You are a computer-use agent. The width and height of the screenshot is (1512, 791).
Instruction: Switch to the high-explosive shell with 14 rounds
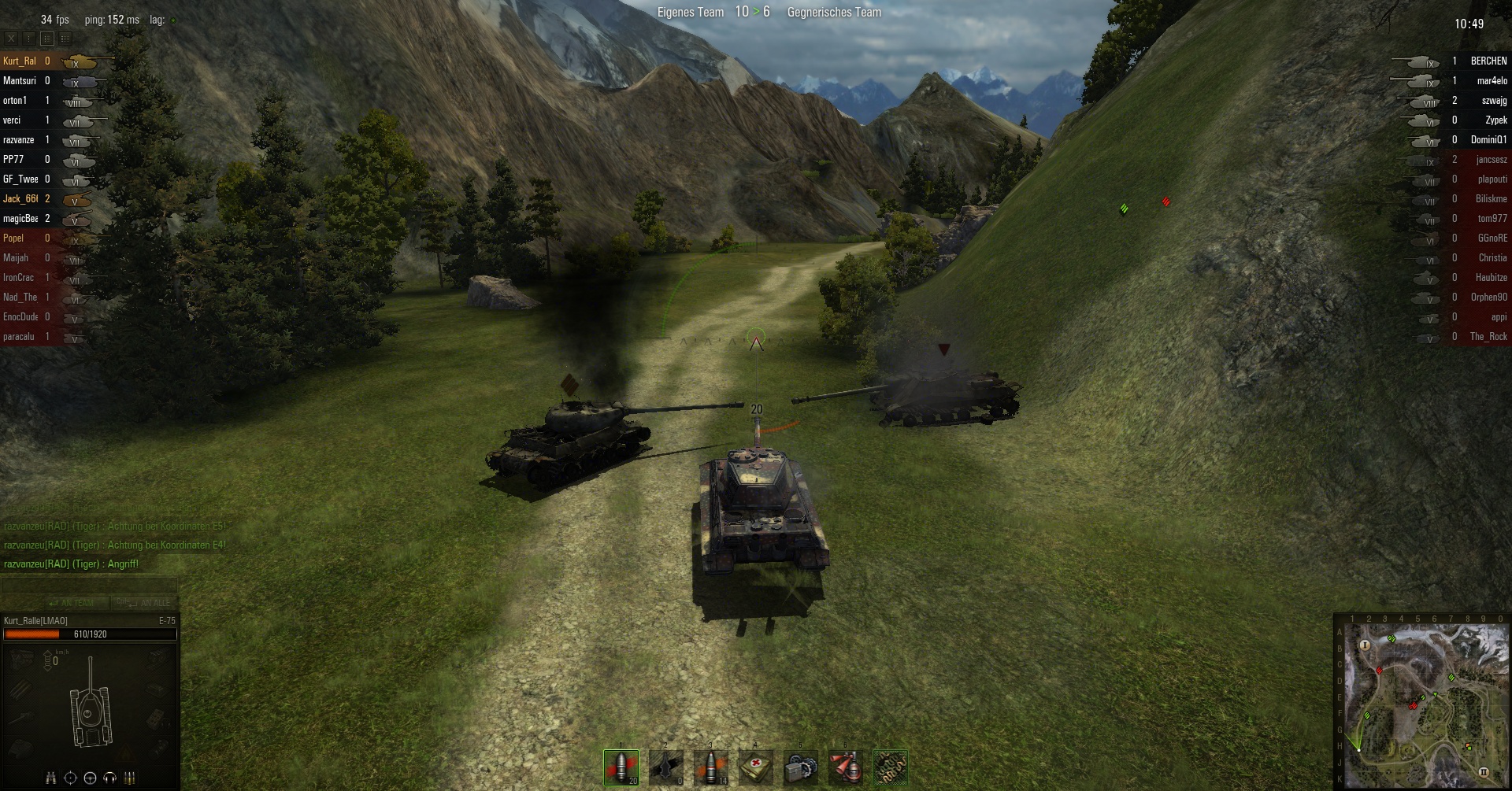(710, 767)
